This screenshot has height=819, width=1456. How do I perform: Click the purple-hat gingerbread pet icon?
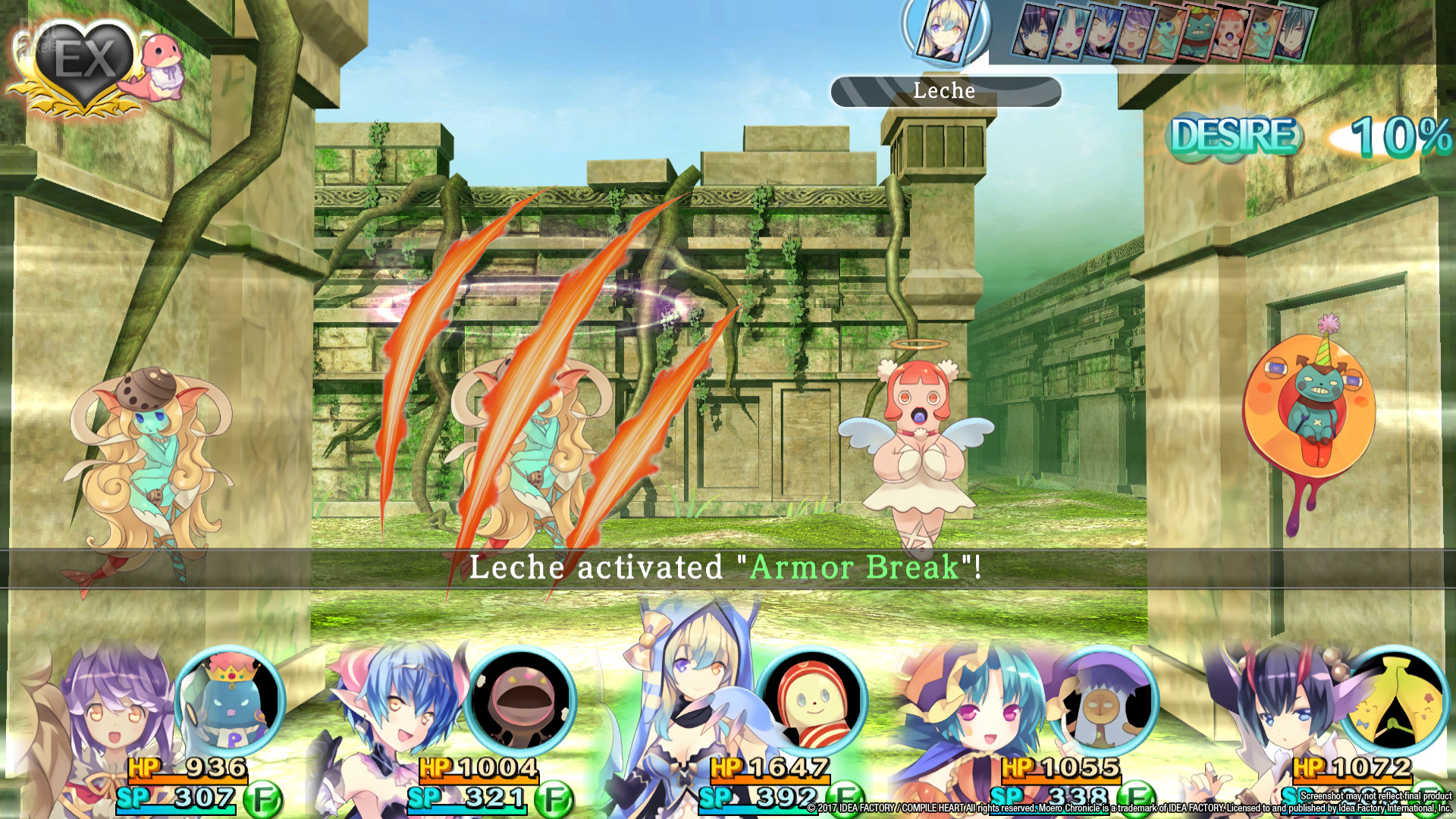click(x=1103, y=701)
